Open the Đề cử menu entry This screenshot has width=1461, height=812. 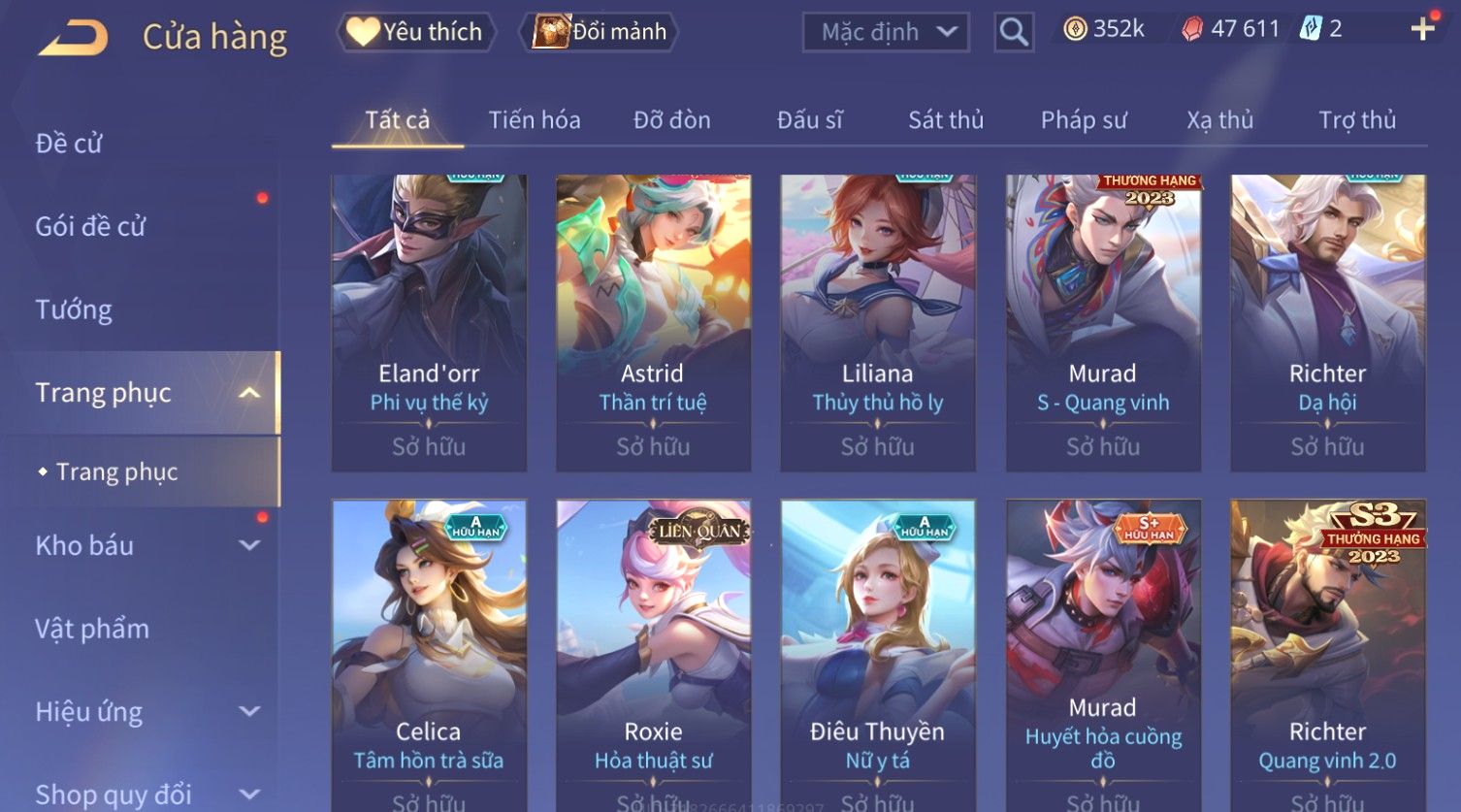pyautogui.click(x=69, y=144)
